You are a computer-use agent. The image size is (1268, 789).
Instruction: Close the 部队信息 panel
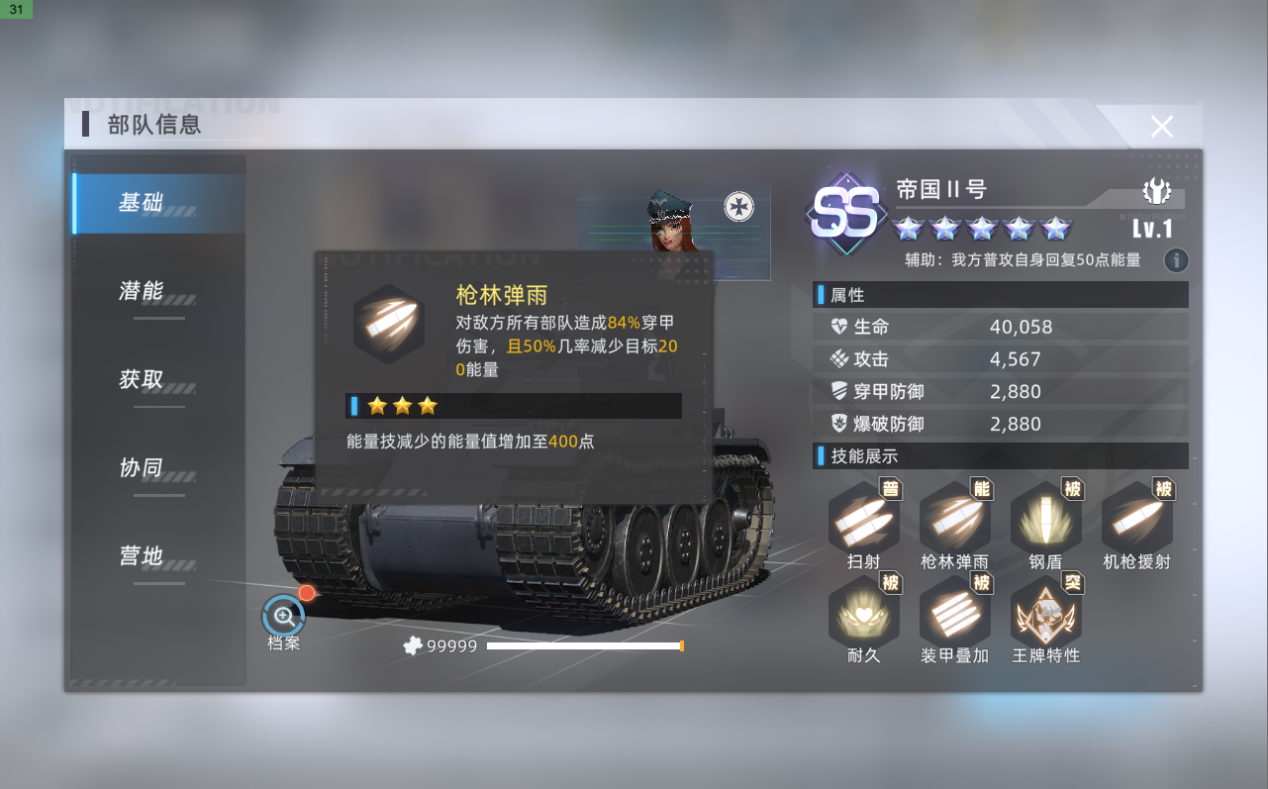pos(1161,126)
